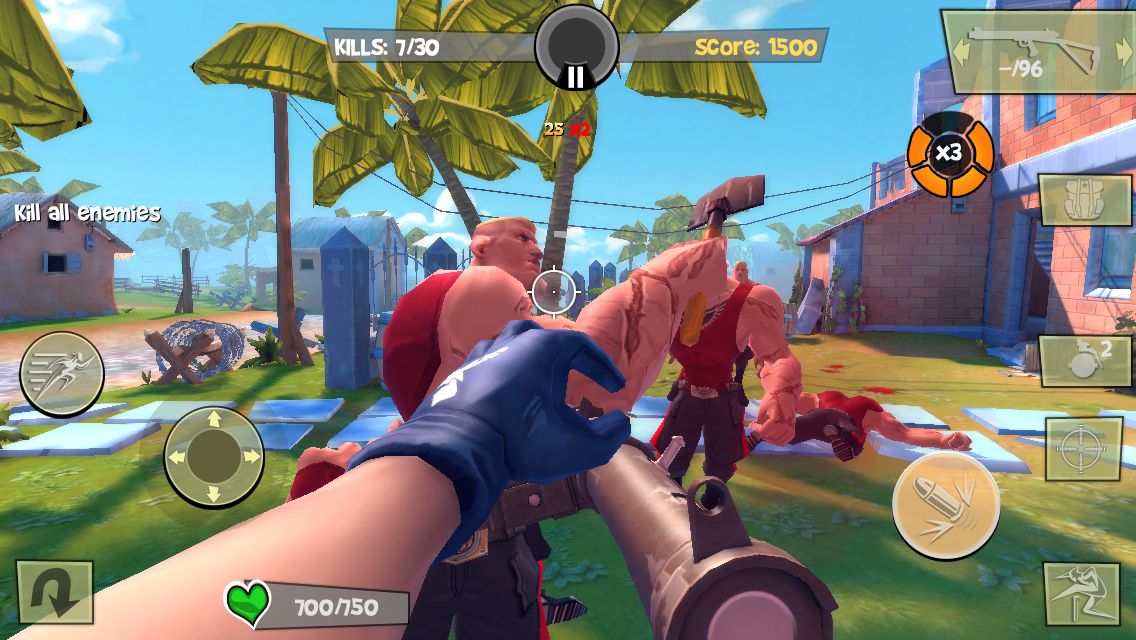Throw a grenade using the grenade icon
Screen dimensions: 1136x640
pyautogui.click(x=1085, y=361)
